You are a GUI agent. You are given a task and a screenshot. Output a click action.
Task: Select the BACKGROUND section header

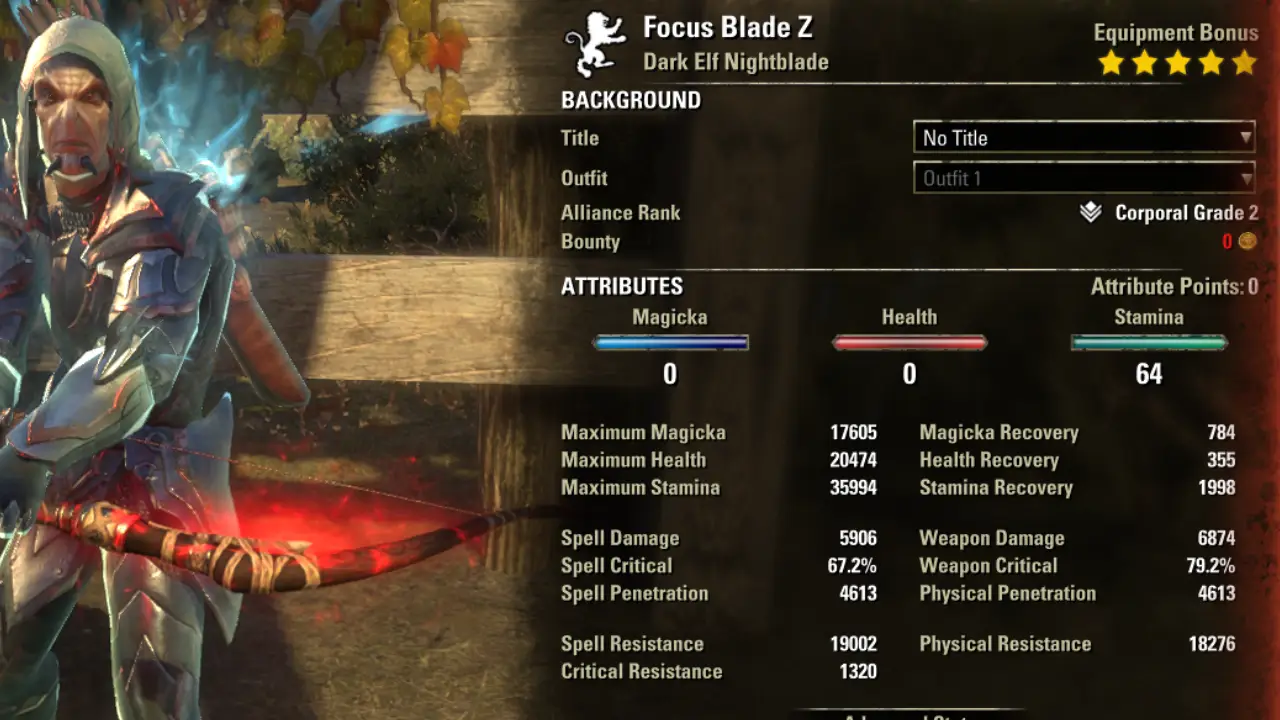(631, 100)
